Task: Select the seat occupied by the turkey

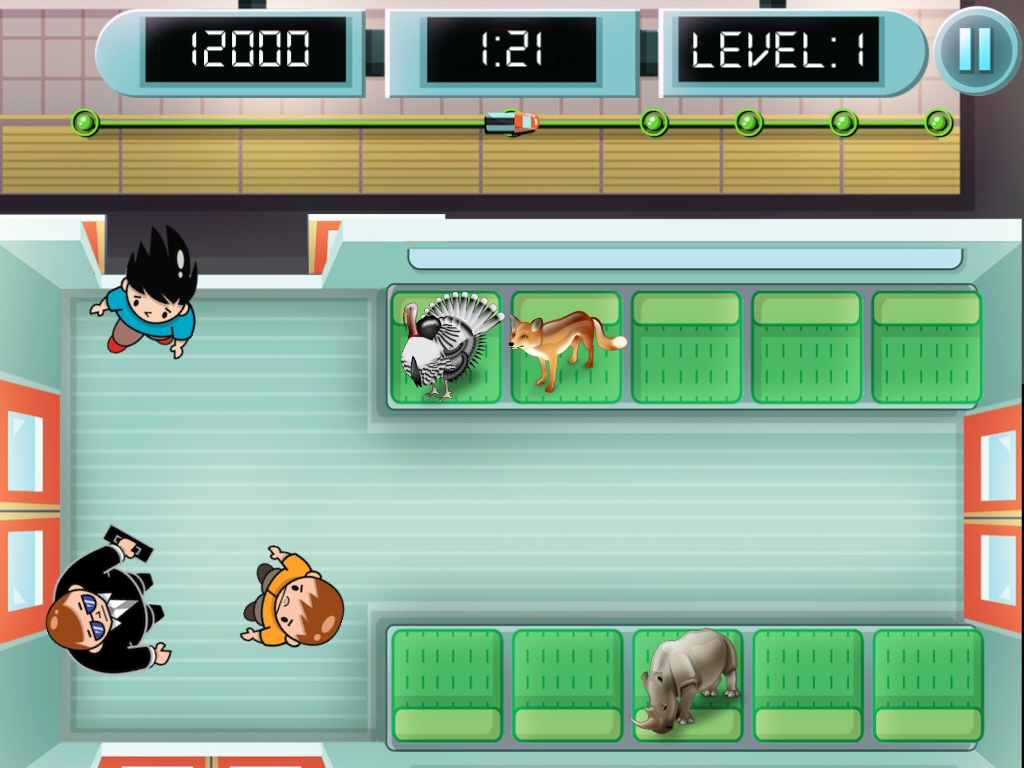Action: [446, 346]
